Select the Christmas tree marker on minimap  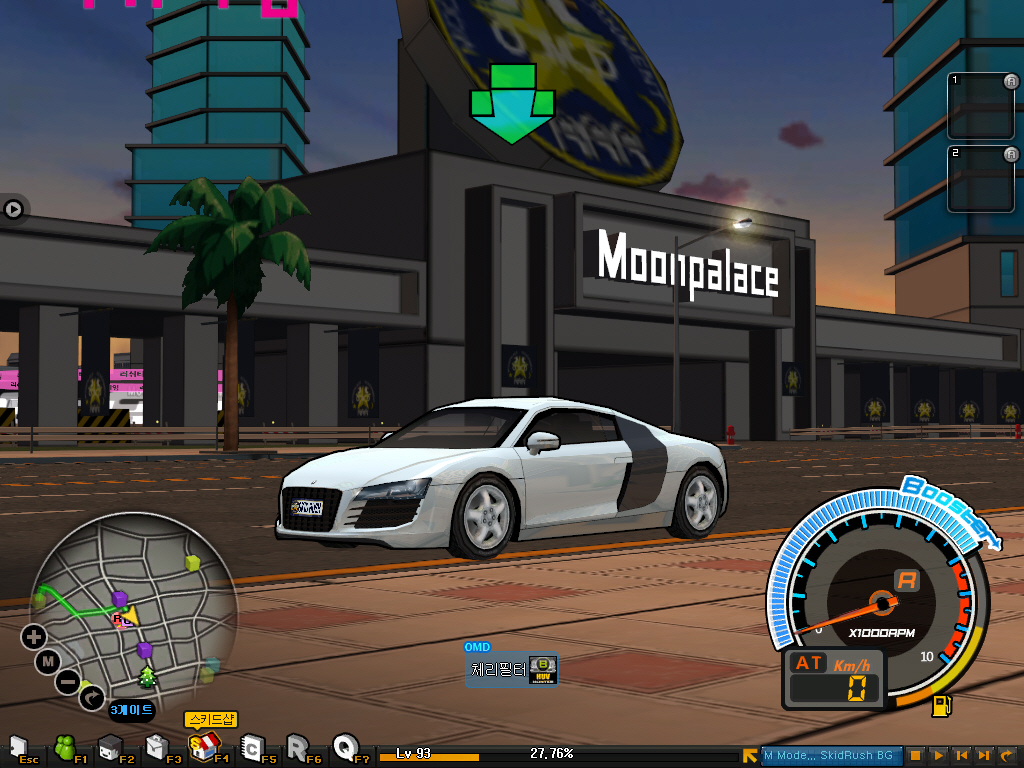click(148, 676)
